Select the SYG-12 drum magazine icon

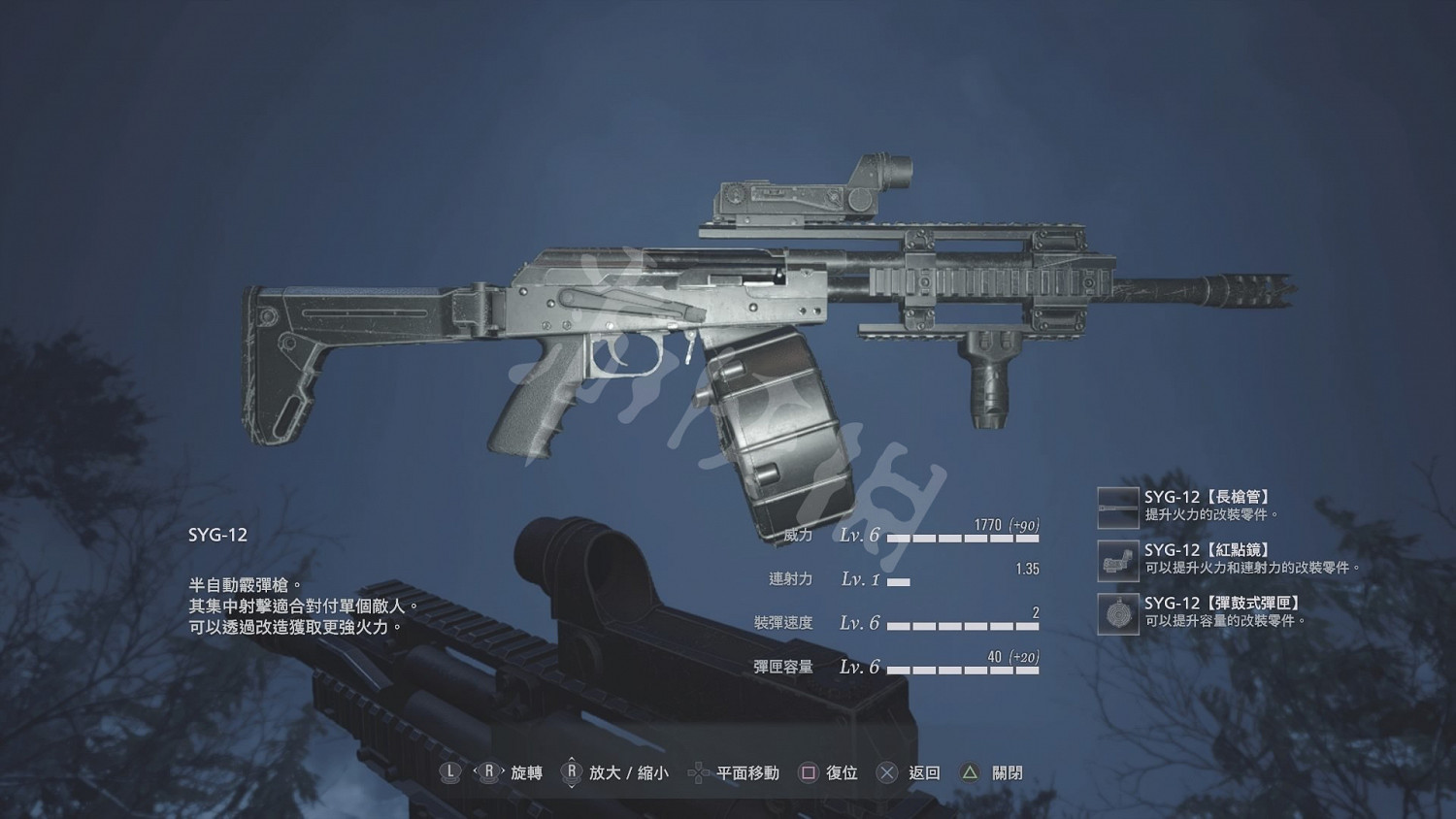[x=1117, y=616]
